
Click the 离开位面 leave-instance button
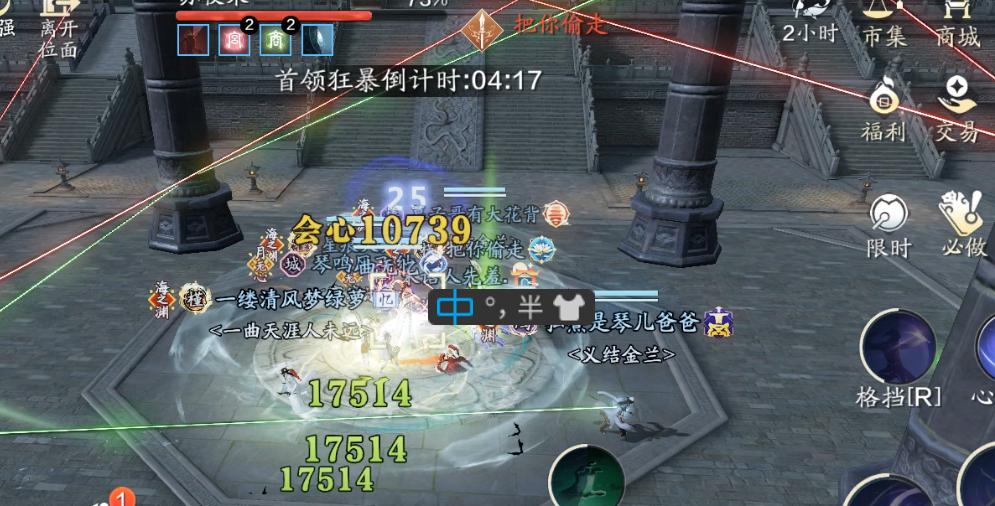58,28
